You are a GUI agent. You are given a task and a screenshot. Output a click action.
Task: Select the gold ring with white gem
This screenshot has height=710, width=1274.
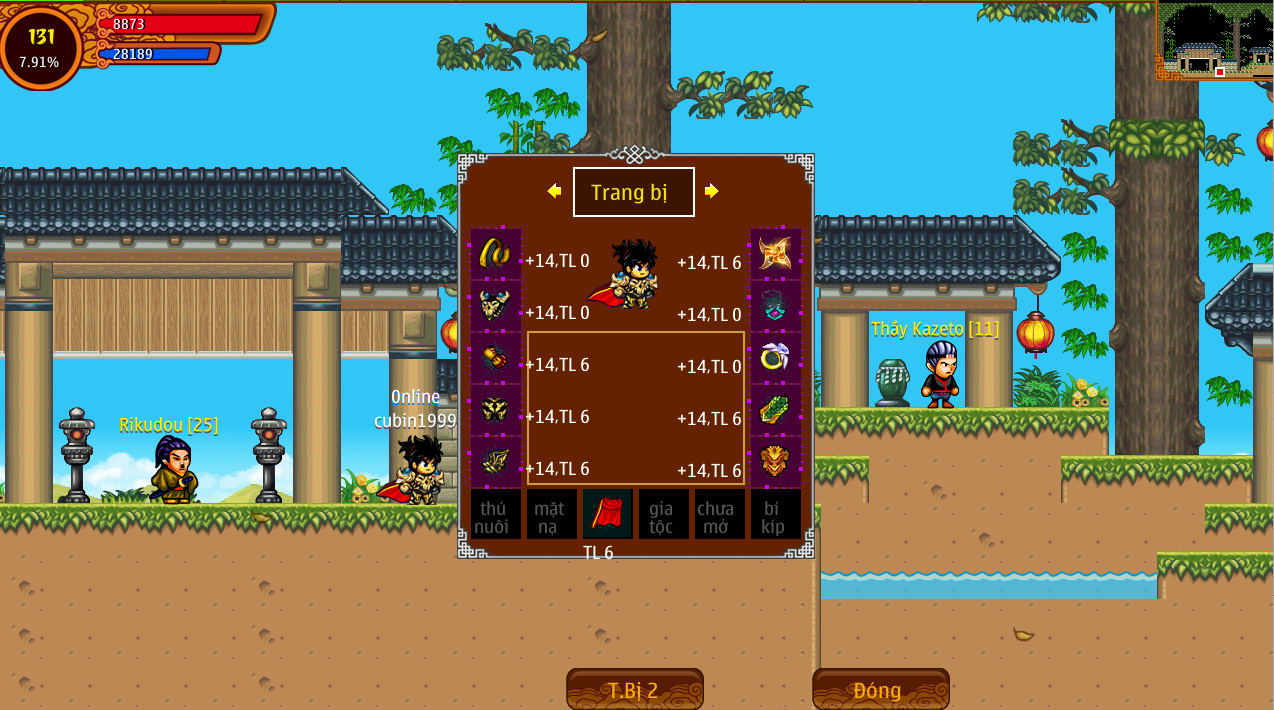click(x=776, y=358)
